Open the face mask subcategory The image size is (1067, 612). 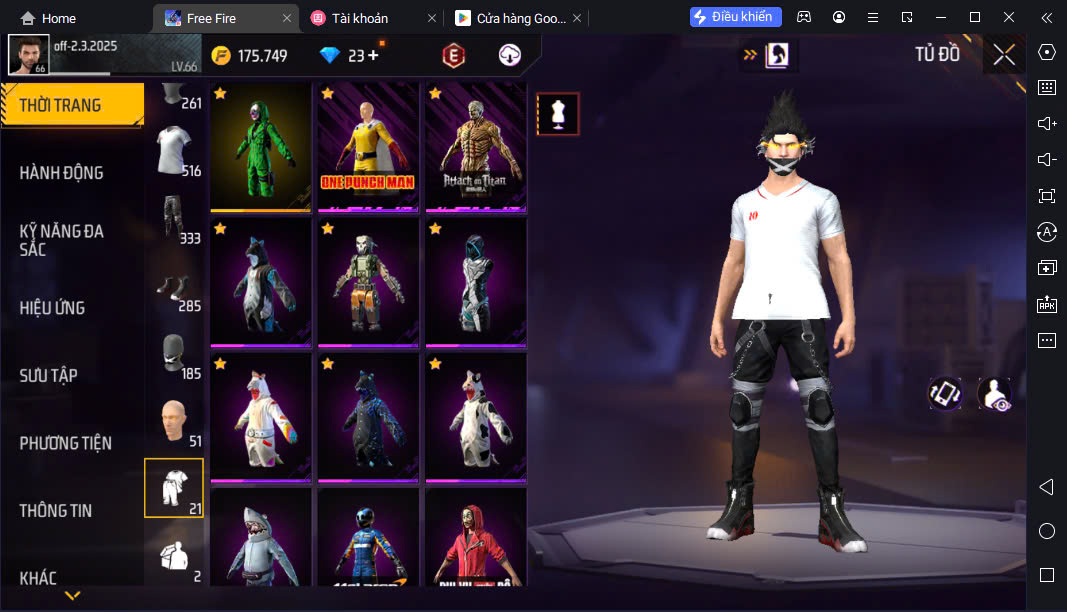click(x=174, y=355)
